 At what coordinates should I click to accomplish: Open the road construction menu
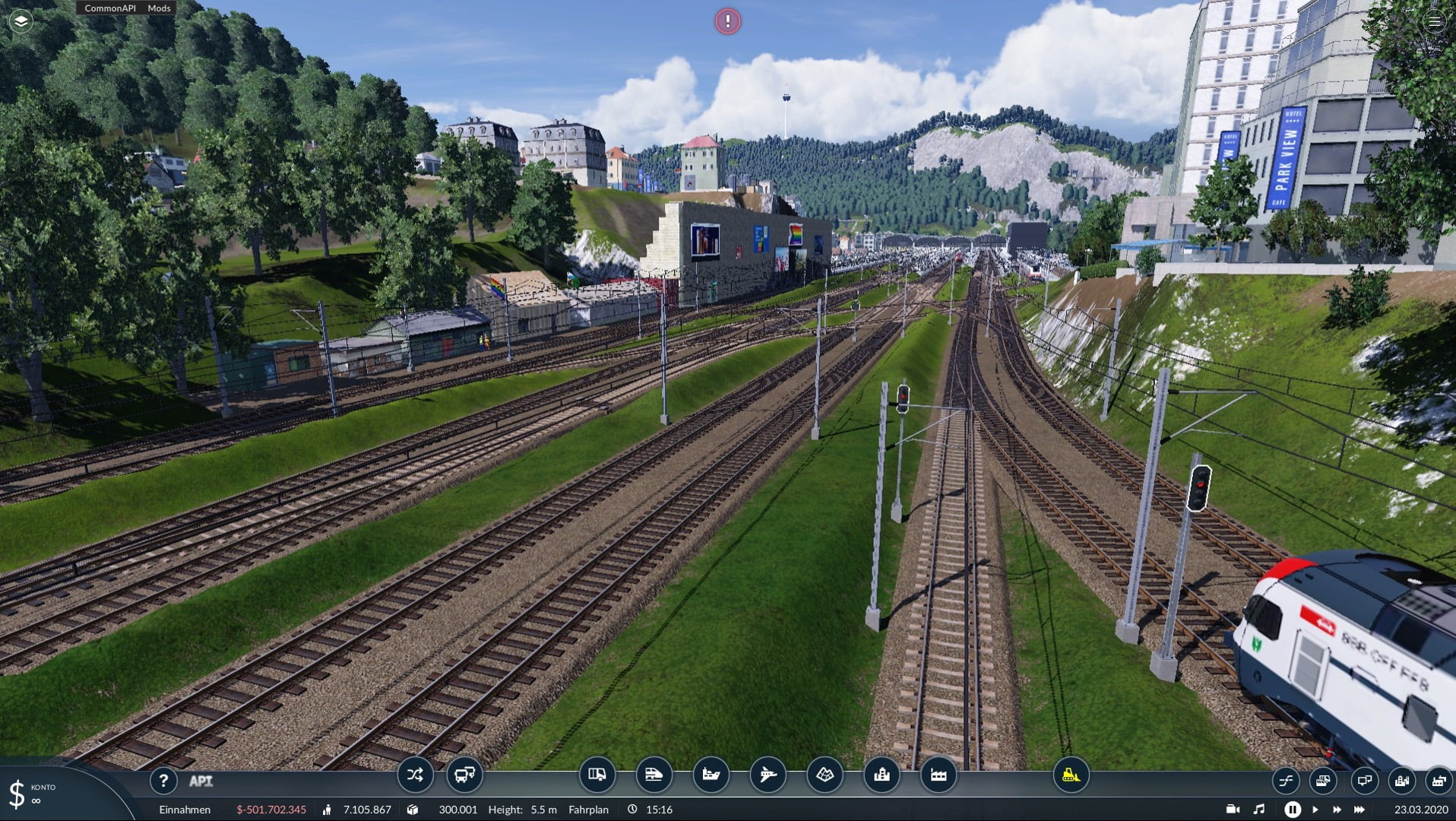(x=597, y=775)
